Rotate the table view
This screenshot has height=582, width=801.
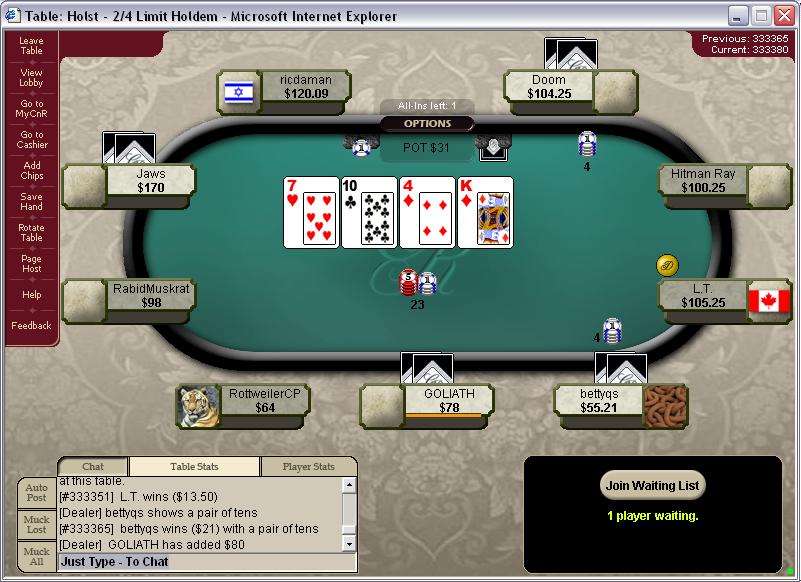tap(31, 232)
